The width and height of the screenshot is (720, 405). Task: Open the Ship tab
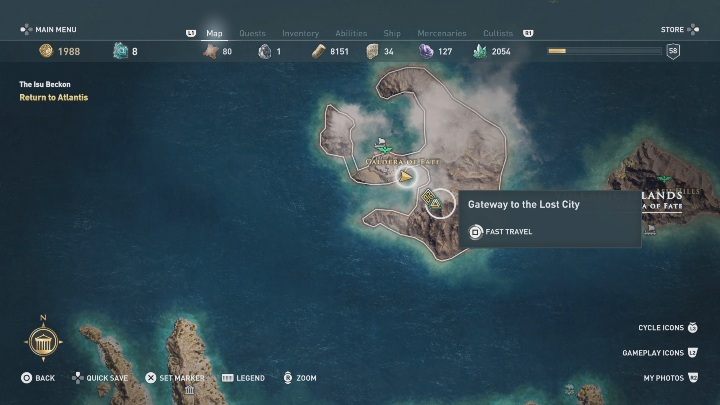pos(393,33)
